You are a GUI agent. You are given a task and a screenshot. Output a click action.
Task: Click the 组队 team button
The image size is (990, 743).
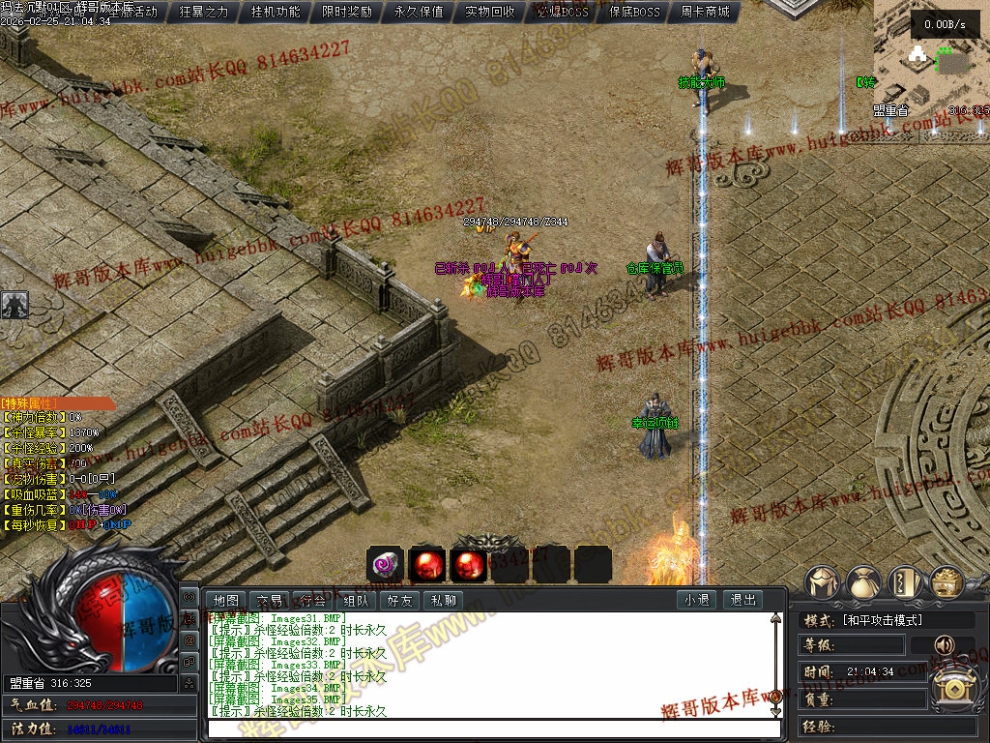[356, 601]
